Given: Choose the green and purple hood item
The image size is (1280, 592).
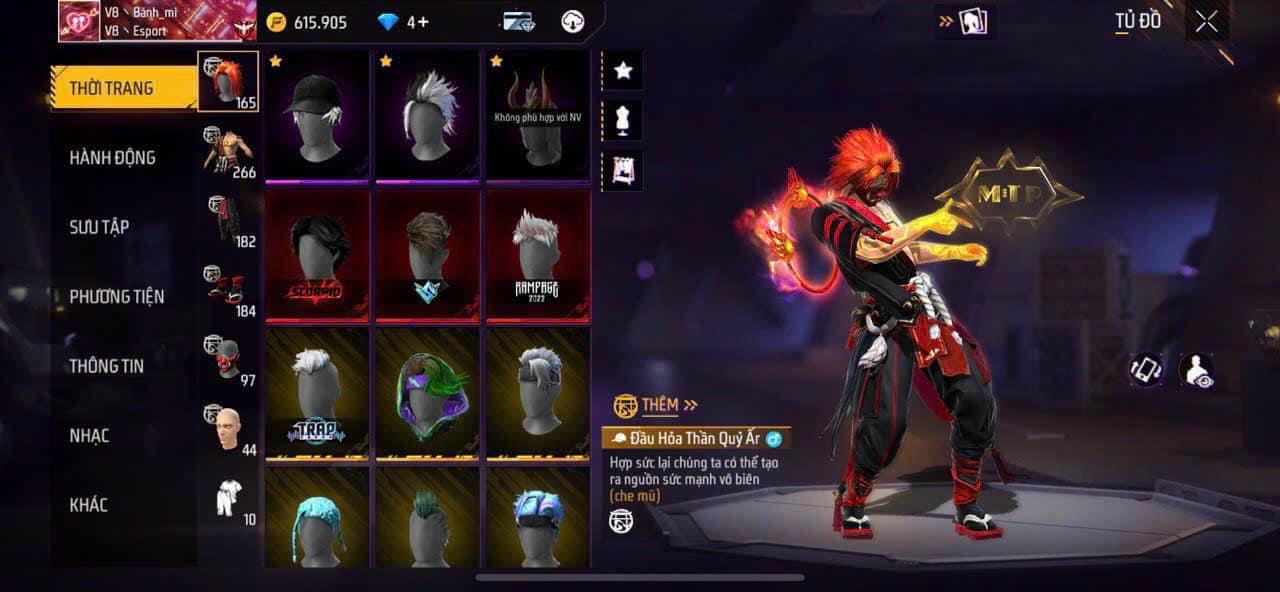Looking at the screenshot, I should 428,395.
